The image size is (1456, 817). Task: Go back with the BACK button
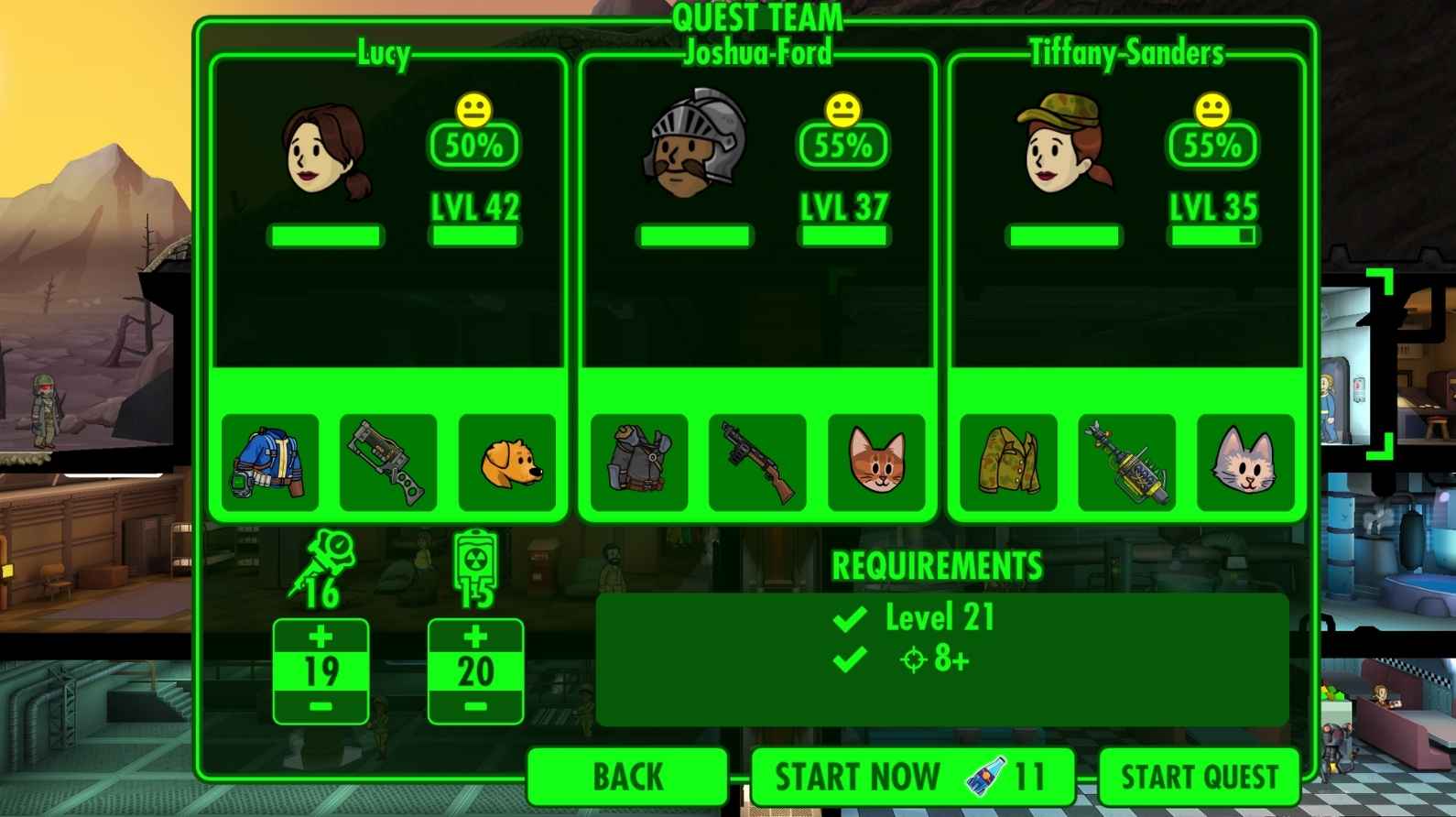(628, 777)
